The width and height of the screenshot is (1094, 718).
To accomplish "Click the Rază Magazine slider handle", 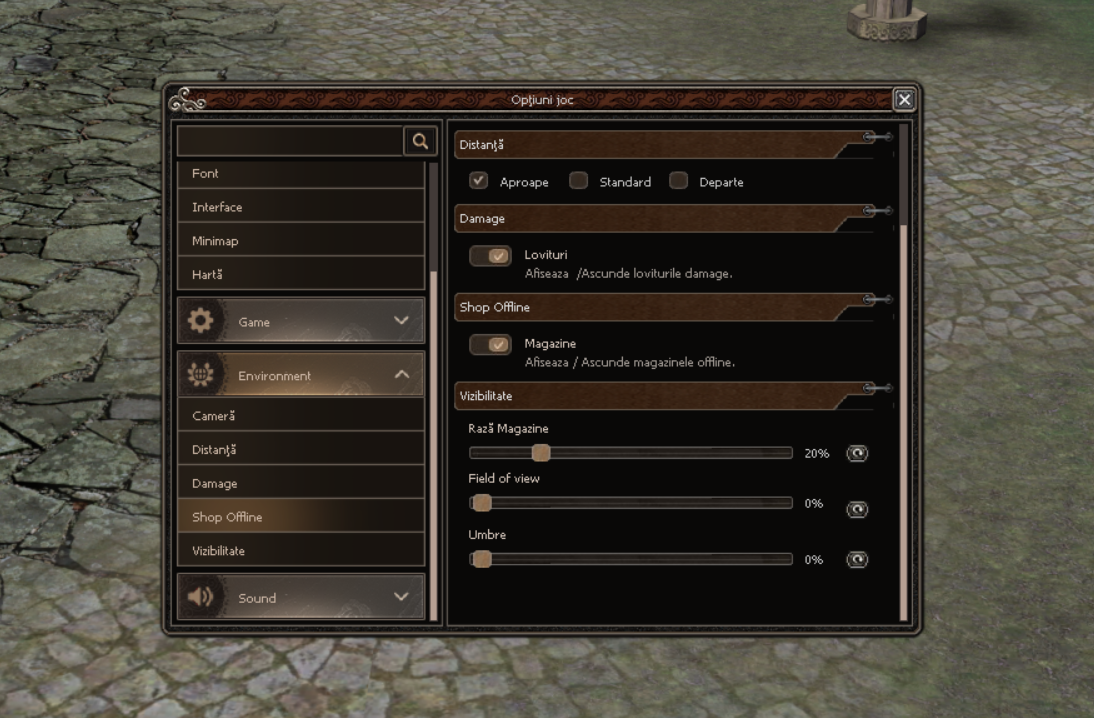I will tap(541, 453).
